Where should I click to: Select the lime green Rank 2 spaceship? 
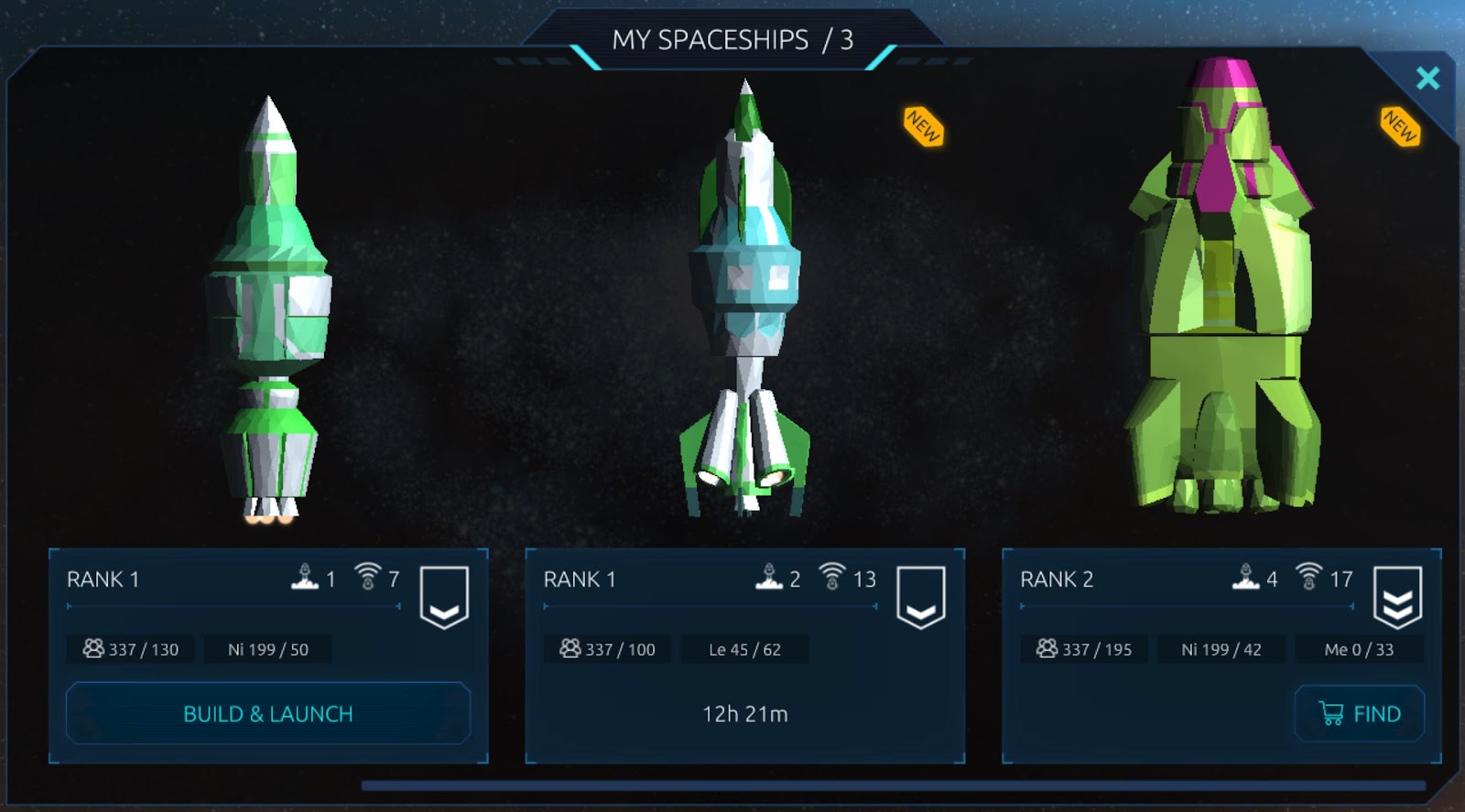pyautogui.click(x=1221, y=293)
